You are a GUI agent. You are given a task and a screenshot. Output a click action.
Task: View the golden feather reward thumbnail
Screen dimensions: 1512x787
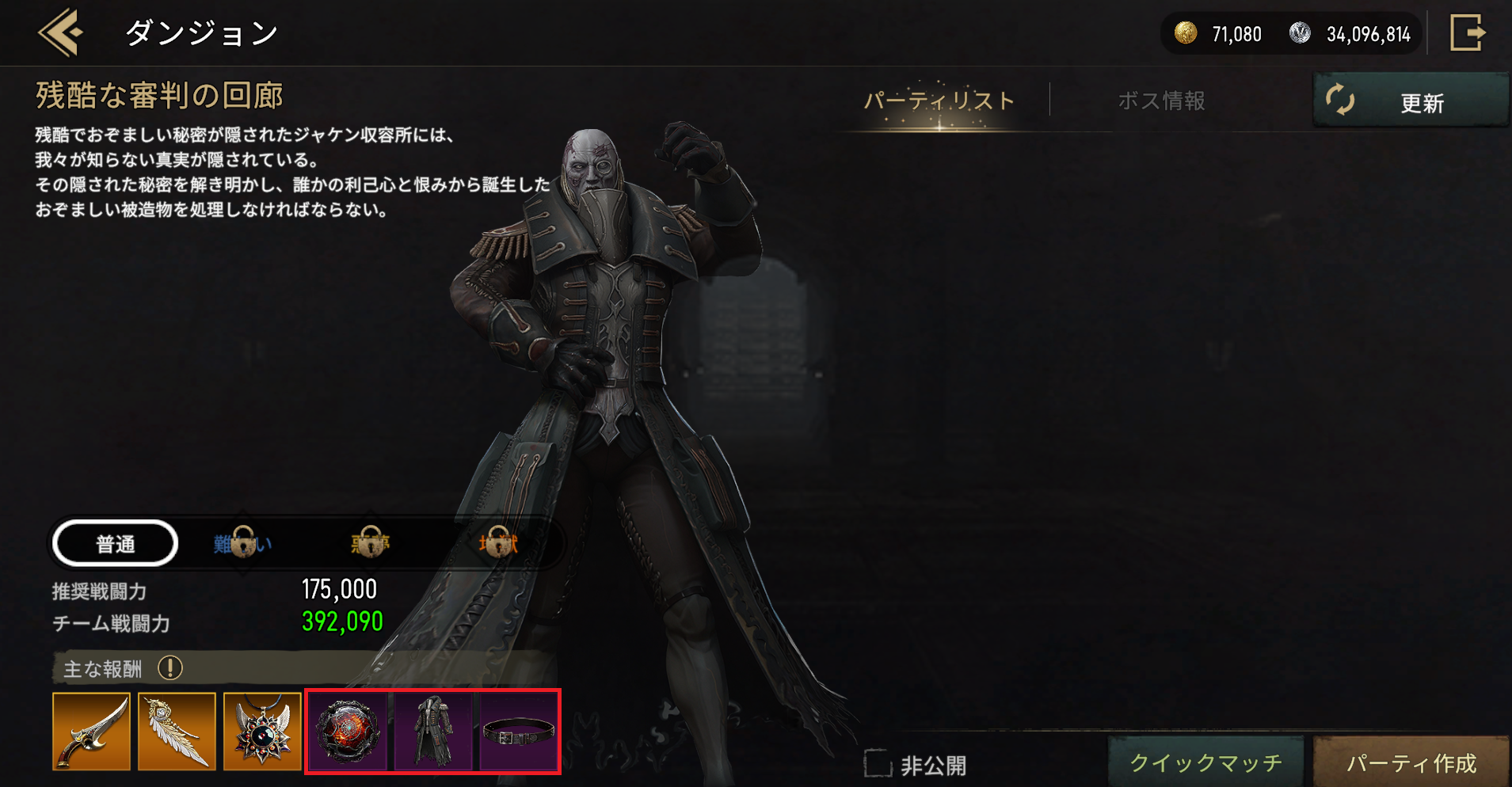(x=177, y=731)
